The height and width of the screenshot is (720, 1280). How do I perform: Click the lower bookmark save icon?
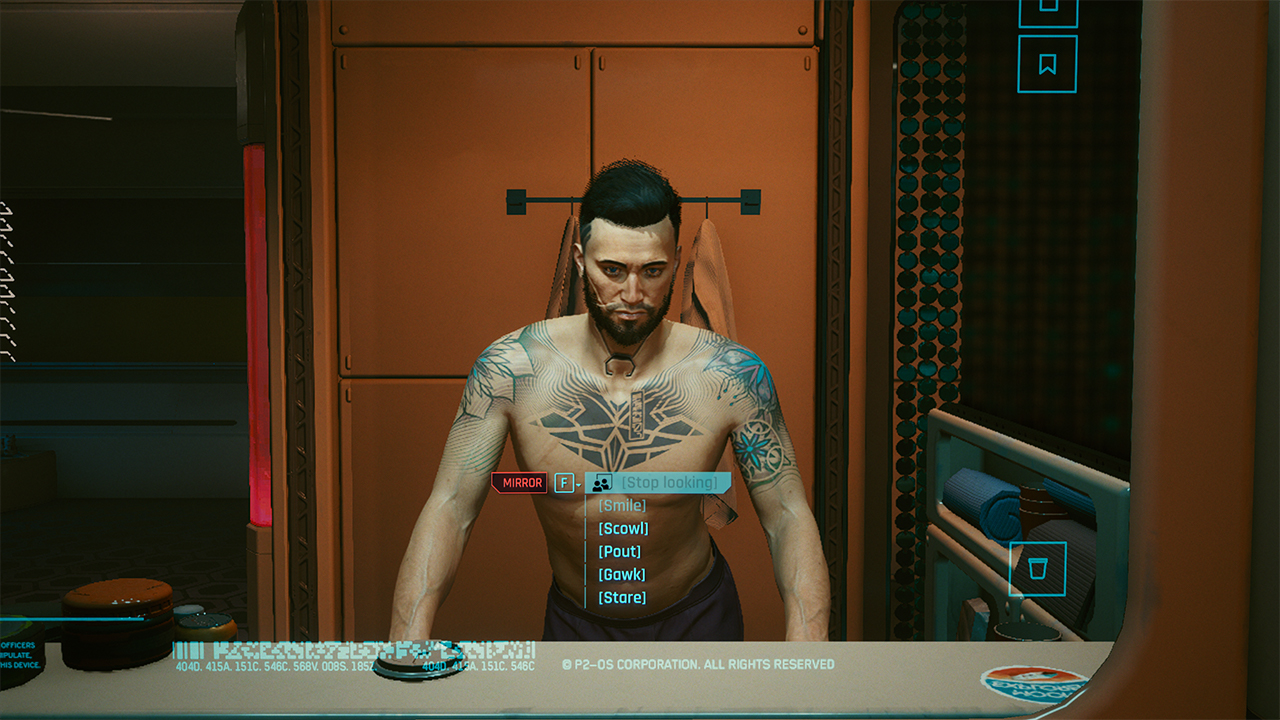pos(1046,62)
